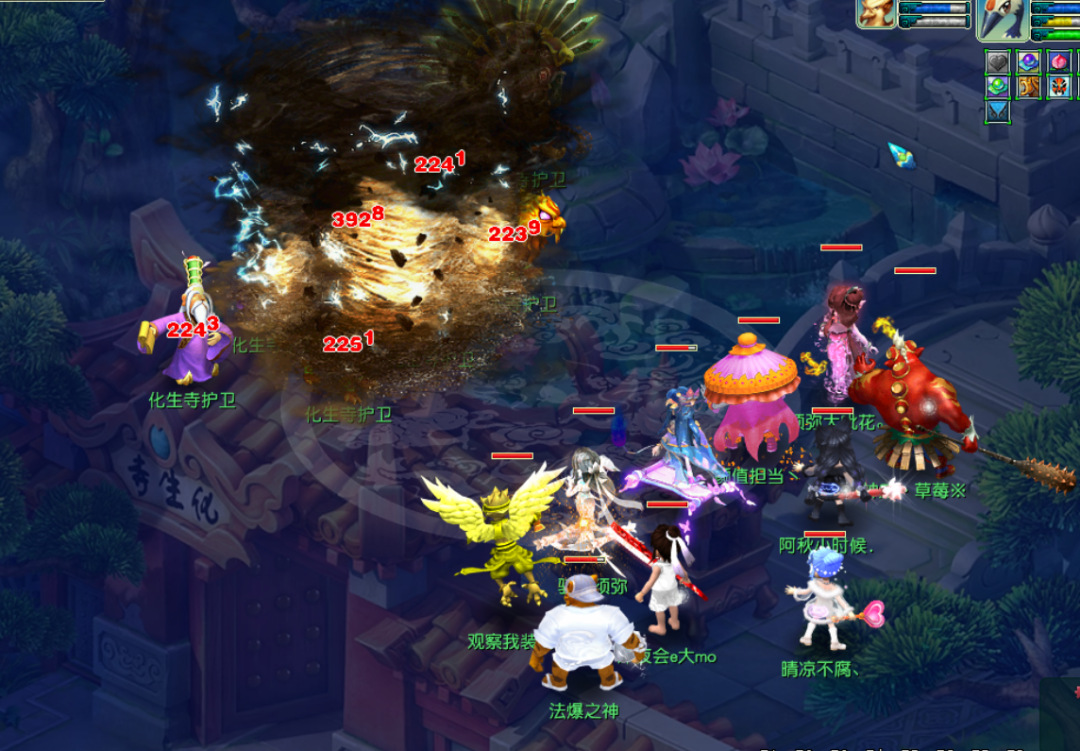Select the red opera mask icon
Screen dimensions: 1080x751
pos(1060,87)
